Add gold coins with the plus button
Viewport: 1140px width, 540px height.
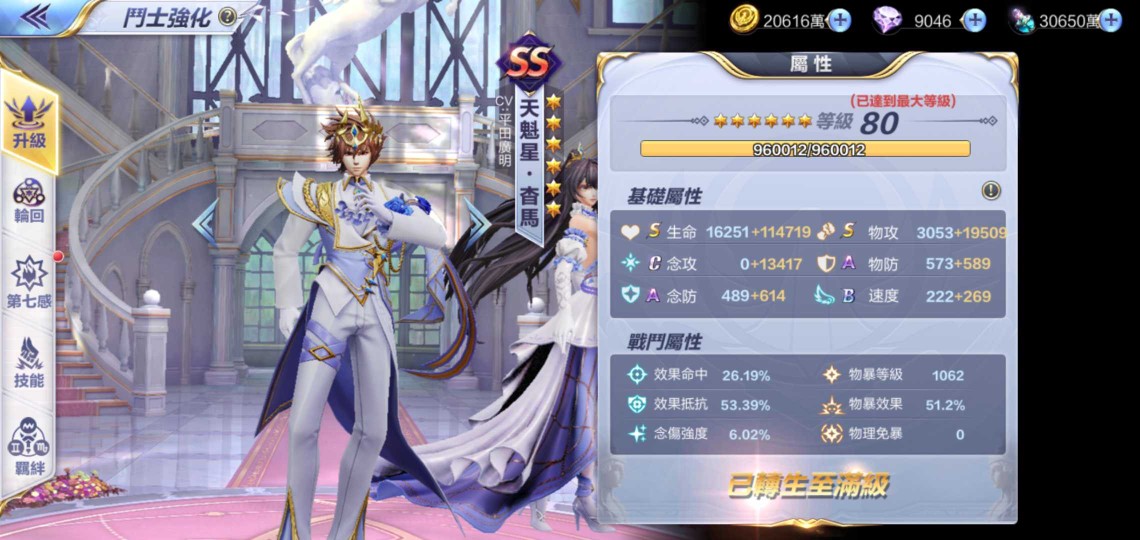840,20
